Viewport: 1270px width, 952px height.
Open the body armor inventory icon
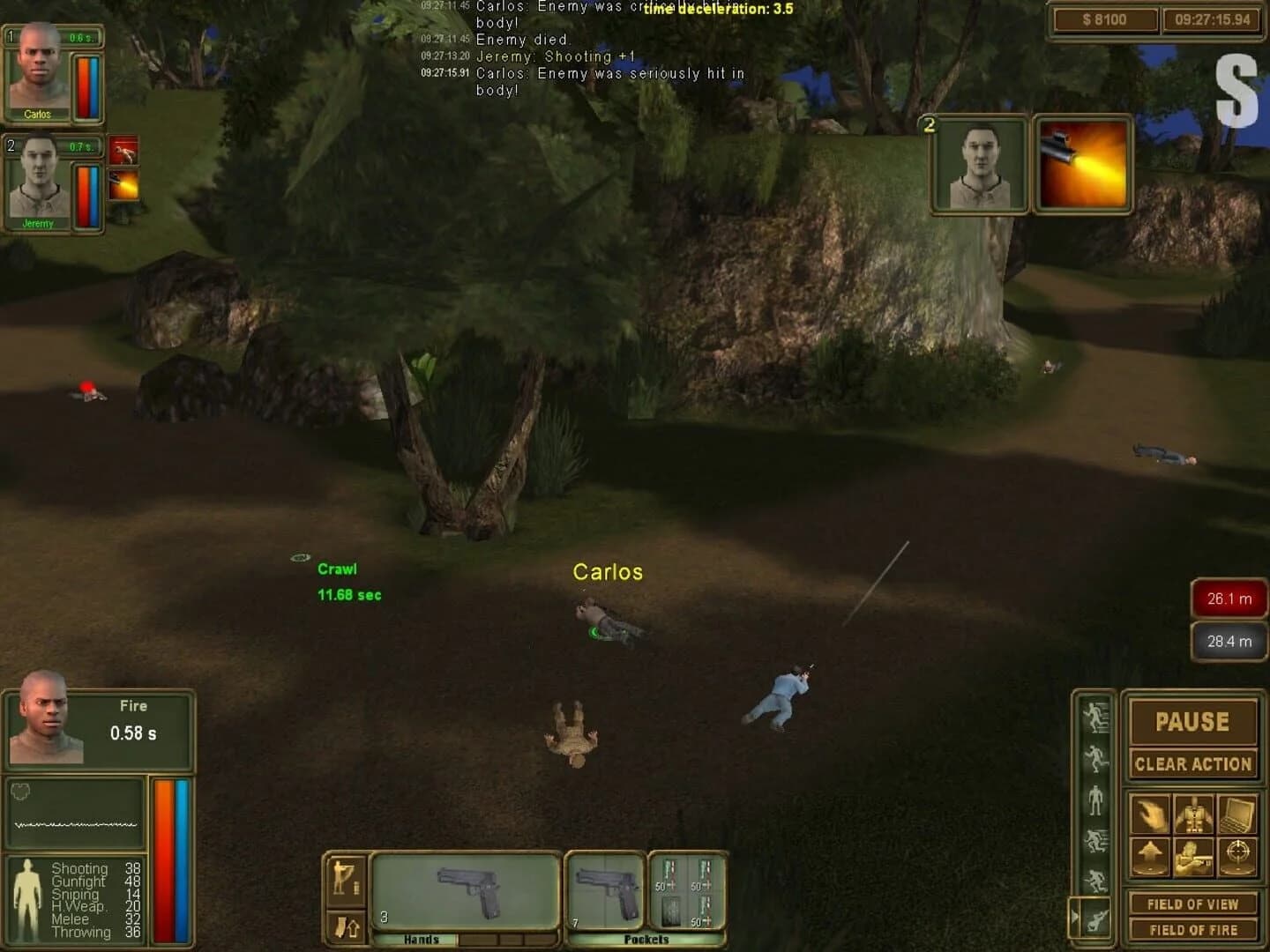1193,814
